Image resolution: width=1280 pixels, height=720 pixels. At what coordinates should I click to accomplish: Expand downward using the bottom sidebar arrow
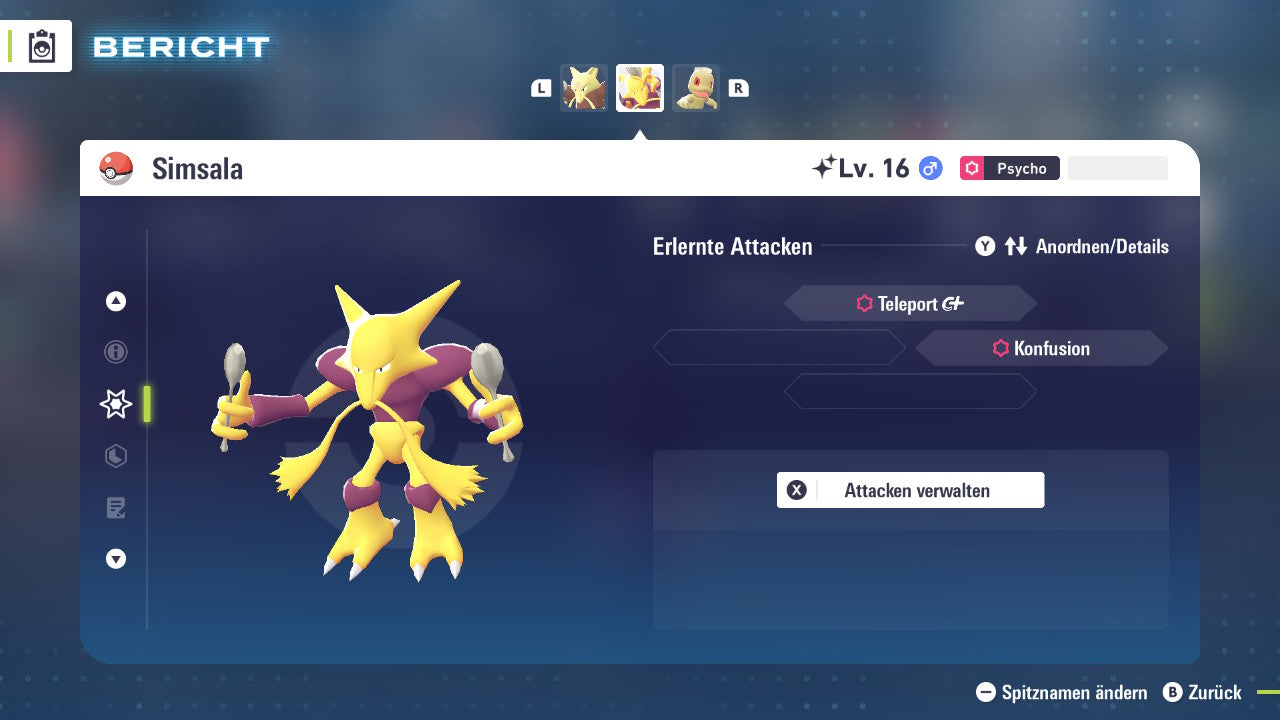pos(115,559)
